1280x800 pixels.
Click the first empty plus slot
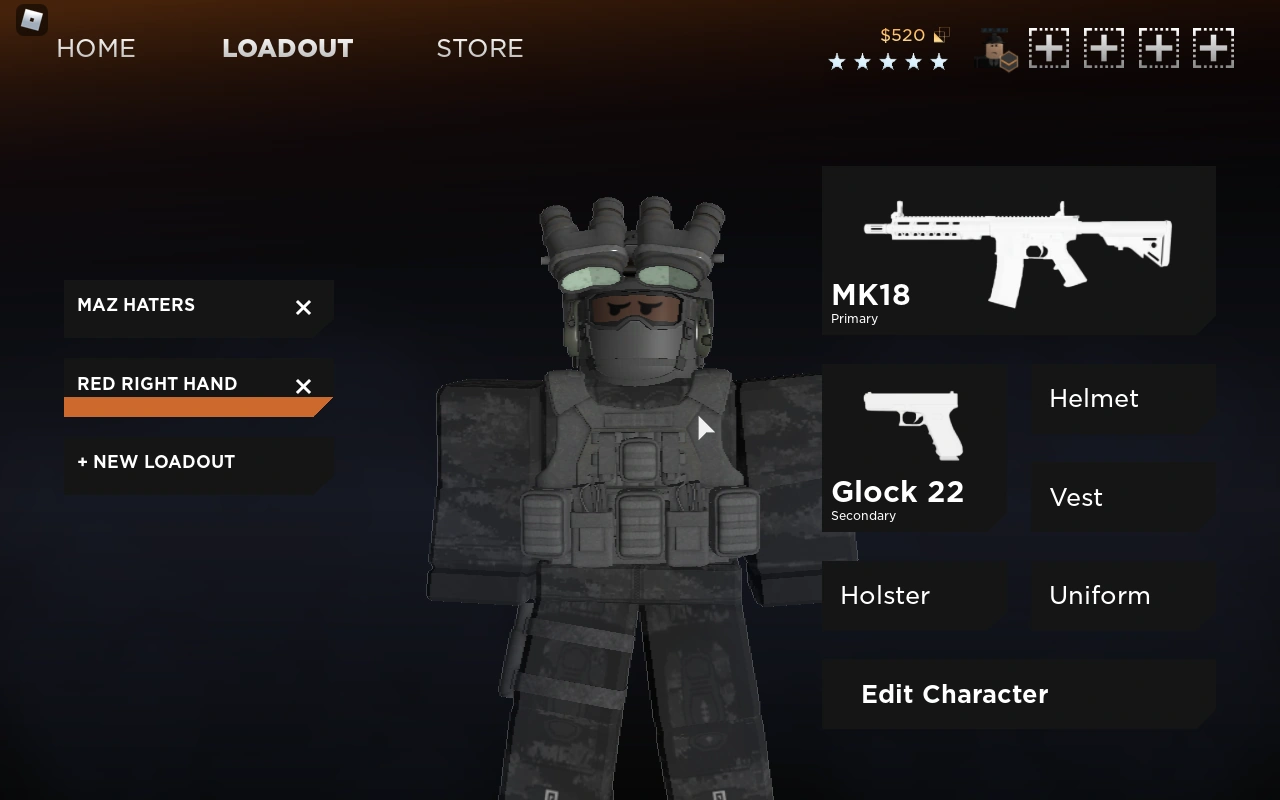click(x=1049, y=47)
